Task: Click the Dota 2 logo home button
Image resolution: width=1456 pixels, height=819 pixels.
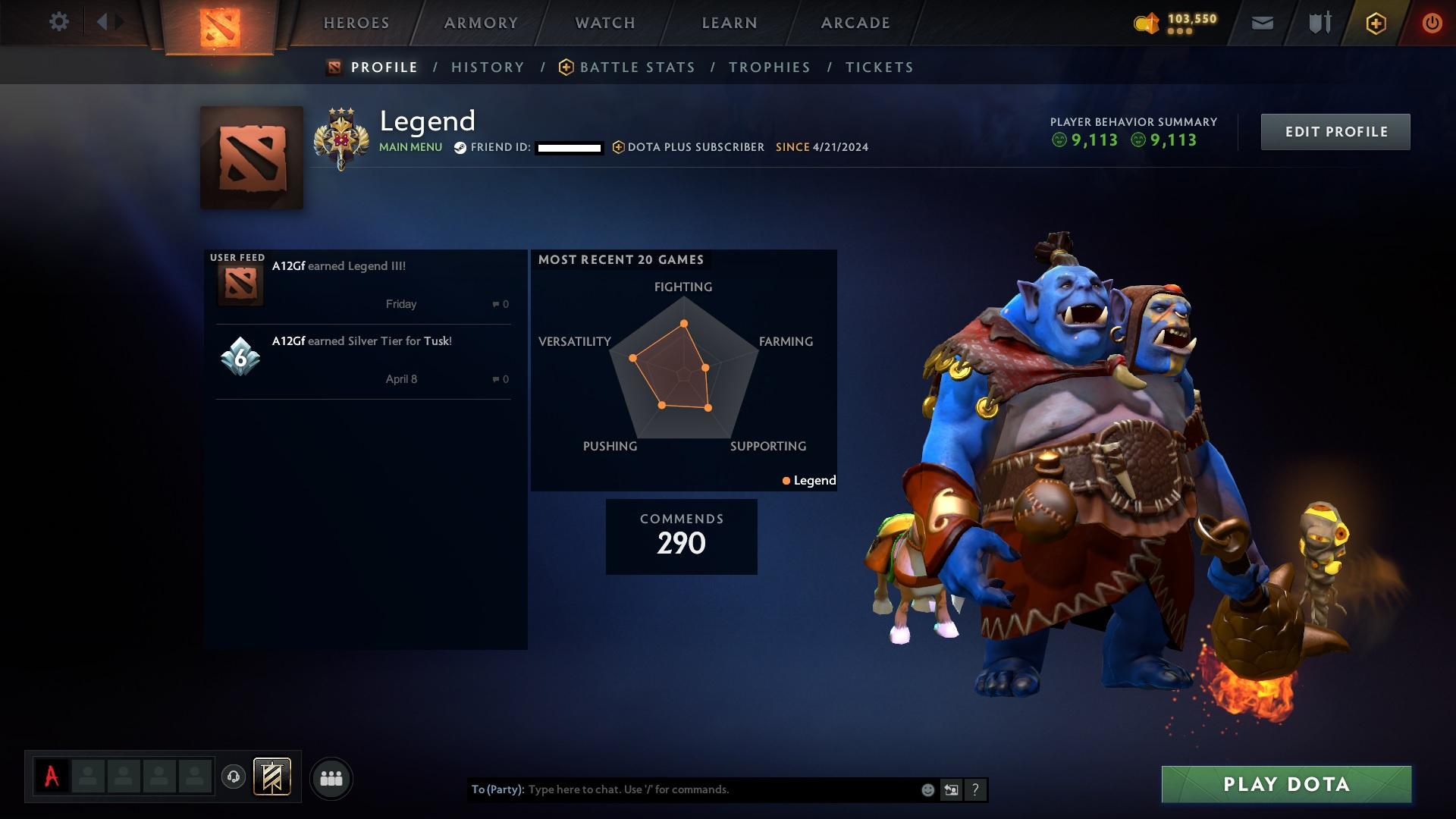Action: pyautogui.click(x=220, y=27)
